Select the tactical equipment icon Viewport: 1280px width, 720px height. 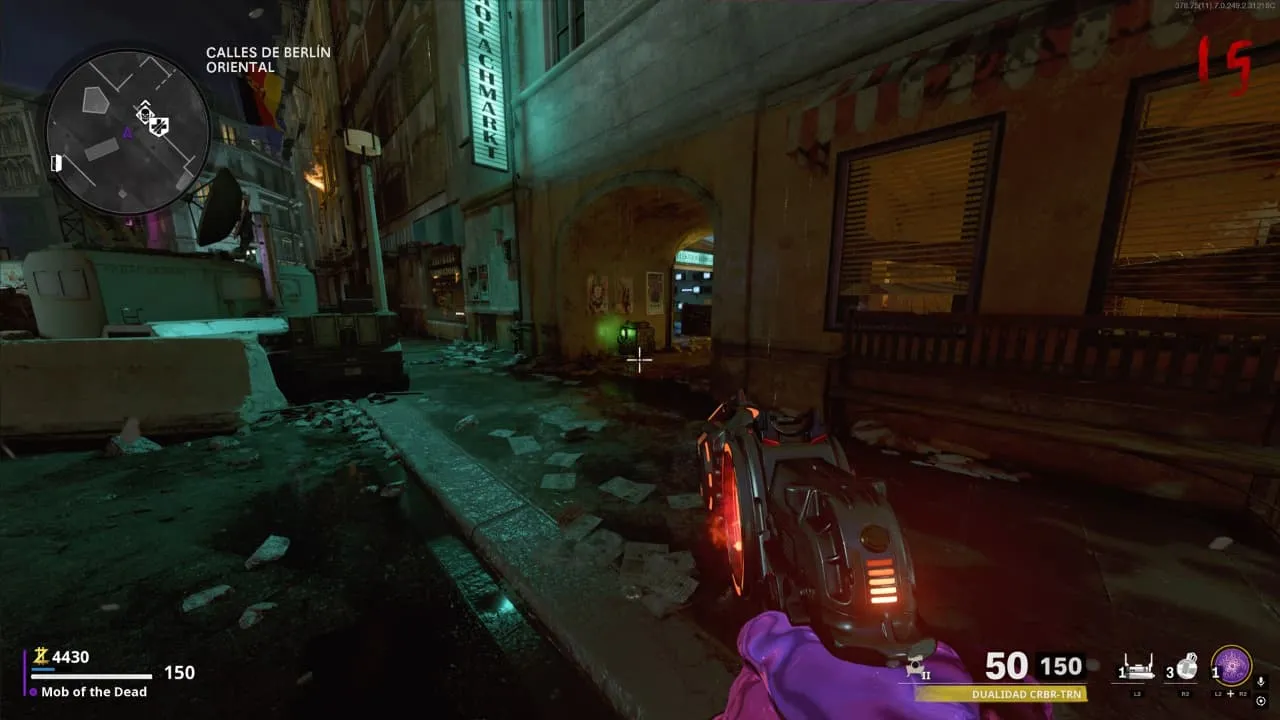coord(1137,668)
